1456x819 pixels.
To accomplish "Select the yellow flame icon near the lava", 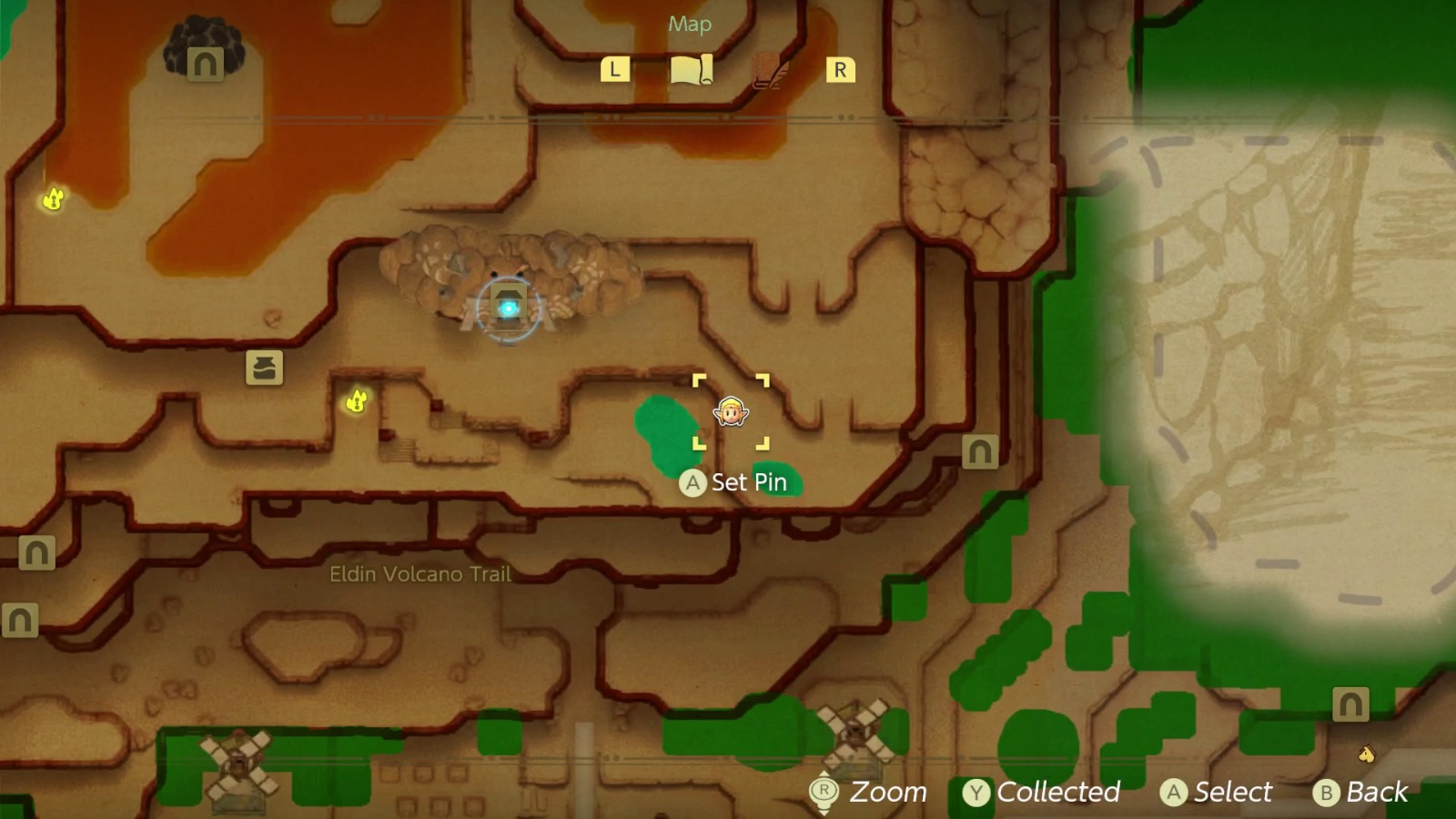I will pyautogui.click(x=54, y=198).
